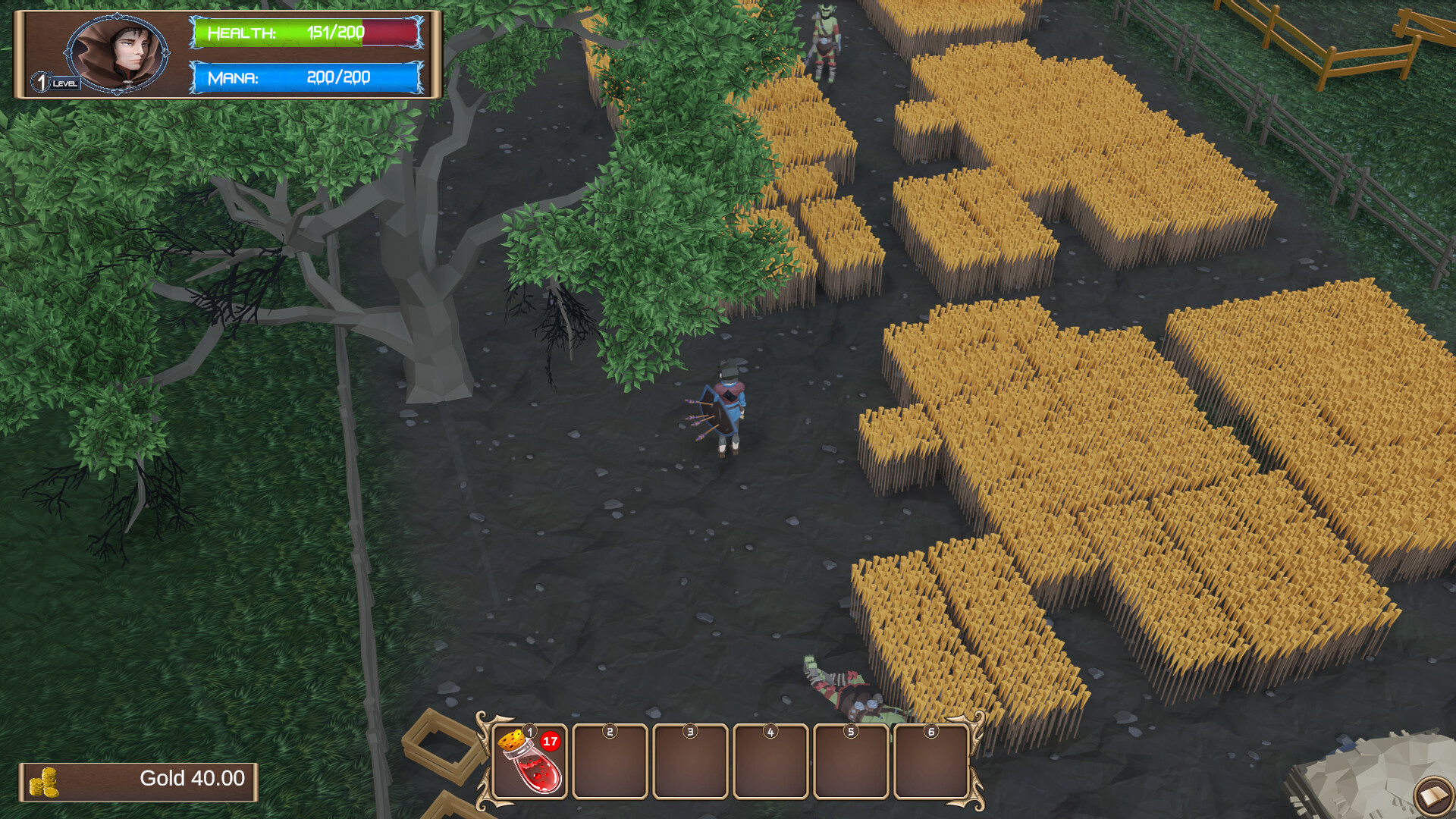Click the blue Mana bar showing 200/200
Screen dimensions: 1456x819
(x=303, y=77)
